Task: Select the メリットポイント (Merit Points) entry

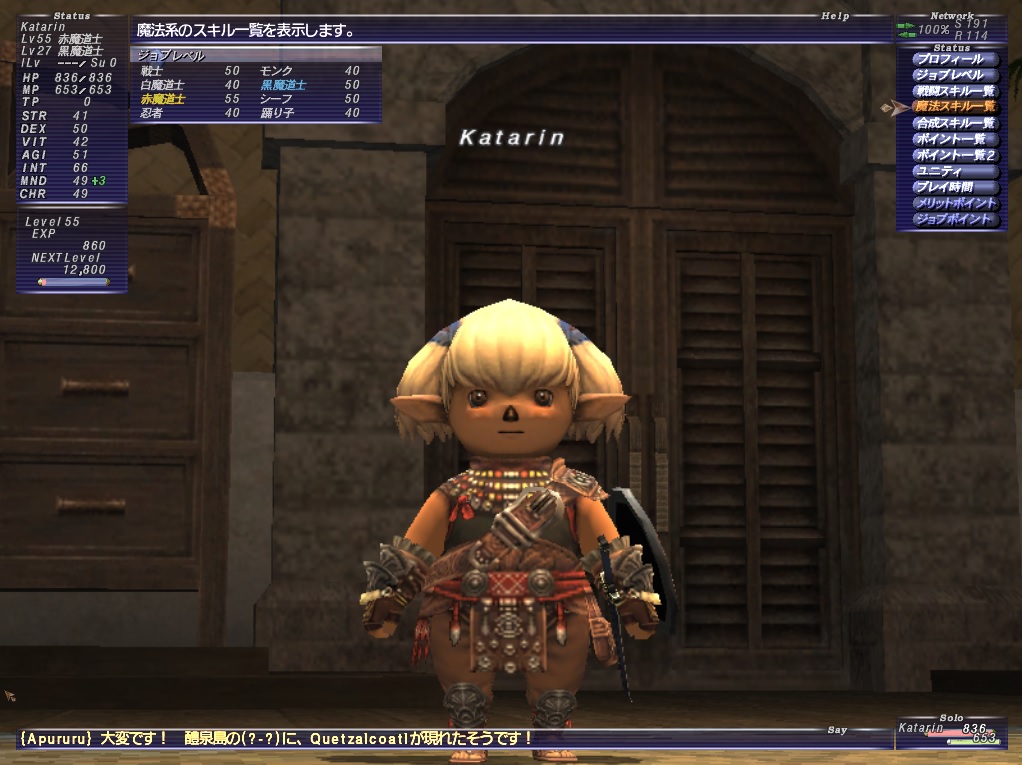Action: pos(955,203)
